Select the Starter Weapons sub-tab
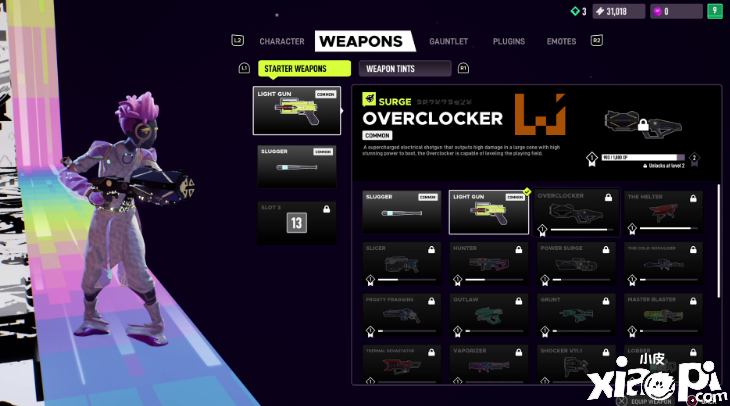 (x=304, y=69)
